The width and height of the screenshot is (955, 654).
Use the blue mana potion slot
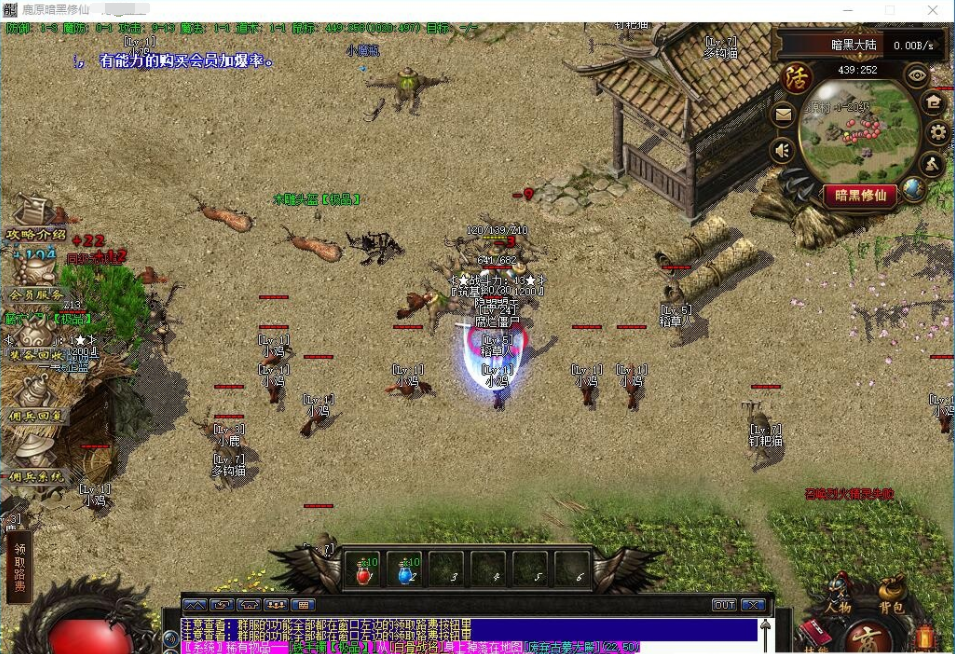coord(406,571)
